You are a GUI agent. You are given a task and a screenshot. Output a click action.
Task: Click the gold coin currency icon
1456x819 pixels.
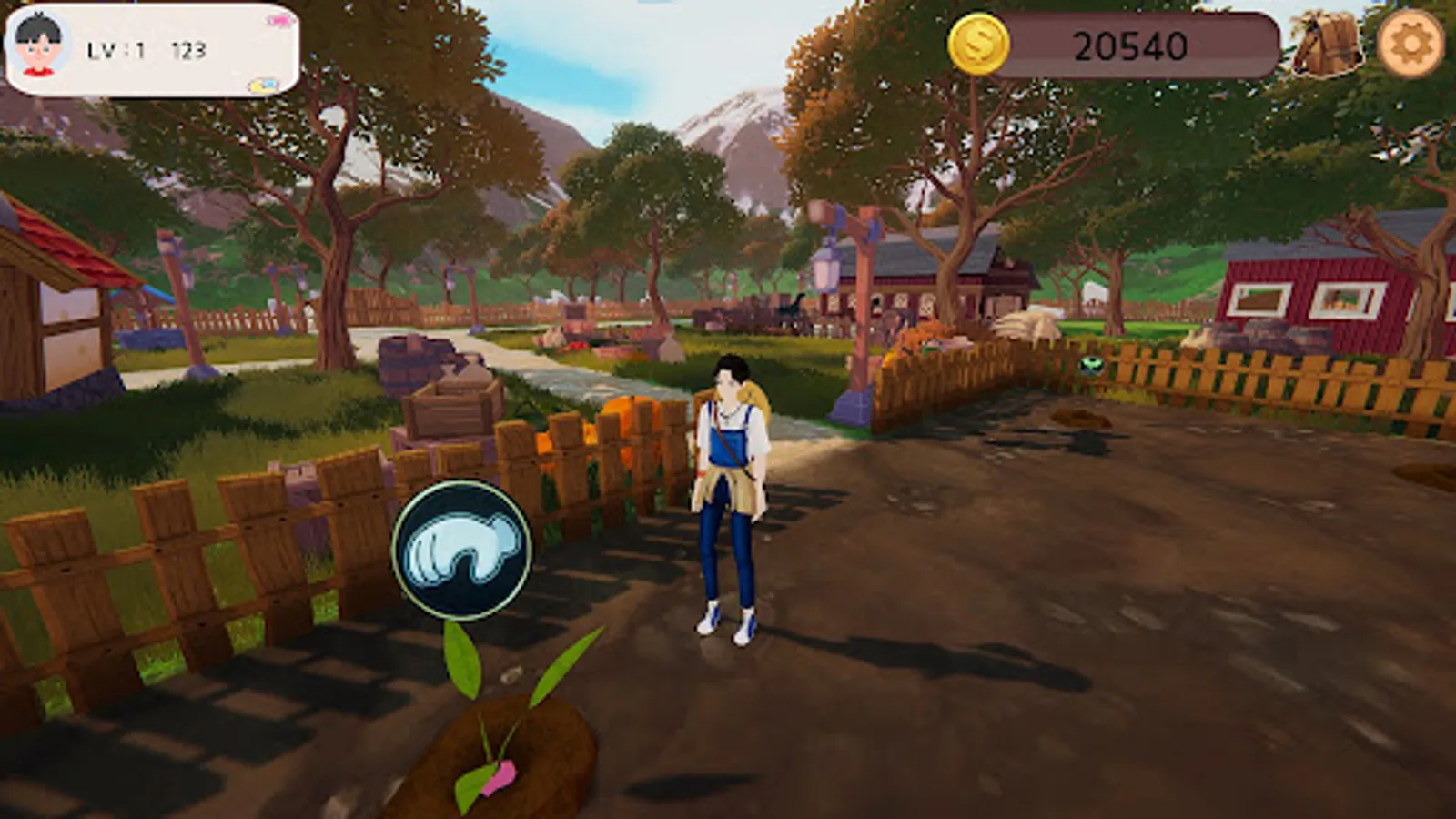(981, 44)
